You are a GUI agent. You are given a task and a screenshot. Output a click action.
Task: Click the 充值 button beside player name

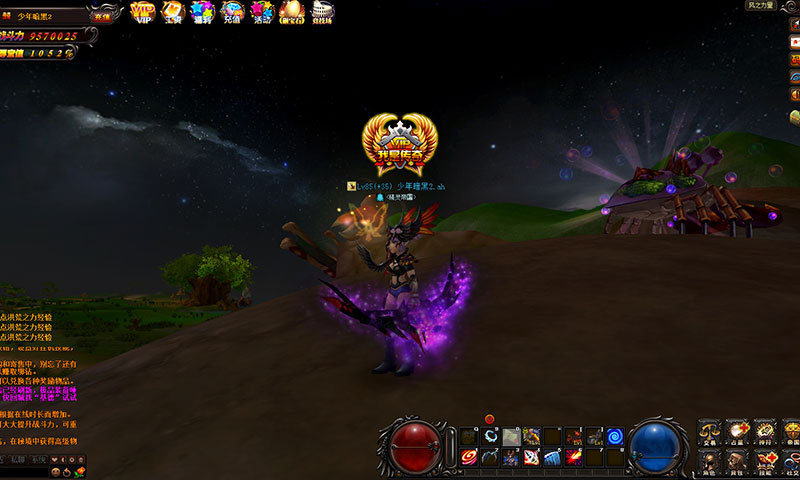pos(102,16)
